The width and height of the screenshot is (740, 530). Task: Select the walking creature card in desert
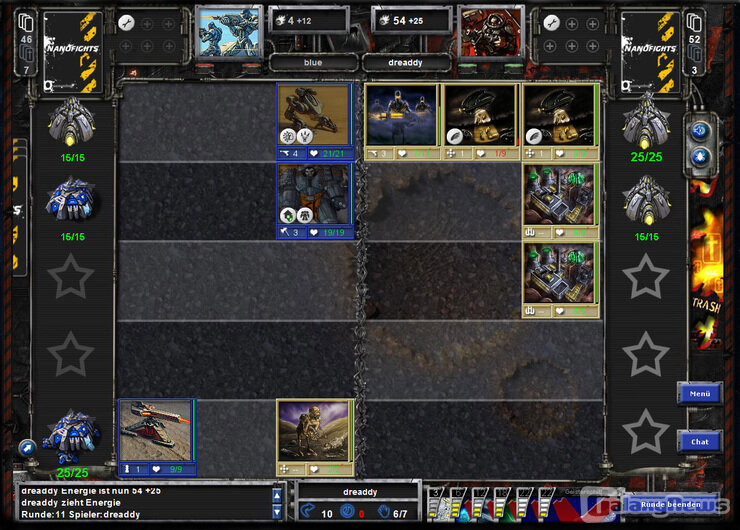[x=314, y=431]
